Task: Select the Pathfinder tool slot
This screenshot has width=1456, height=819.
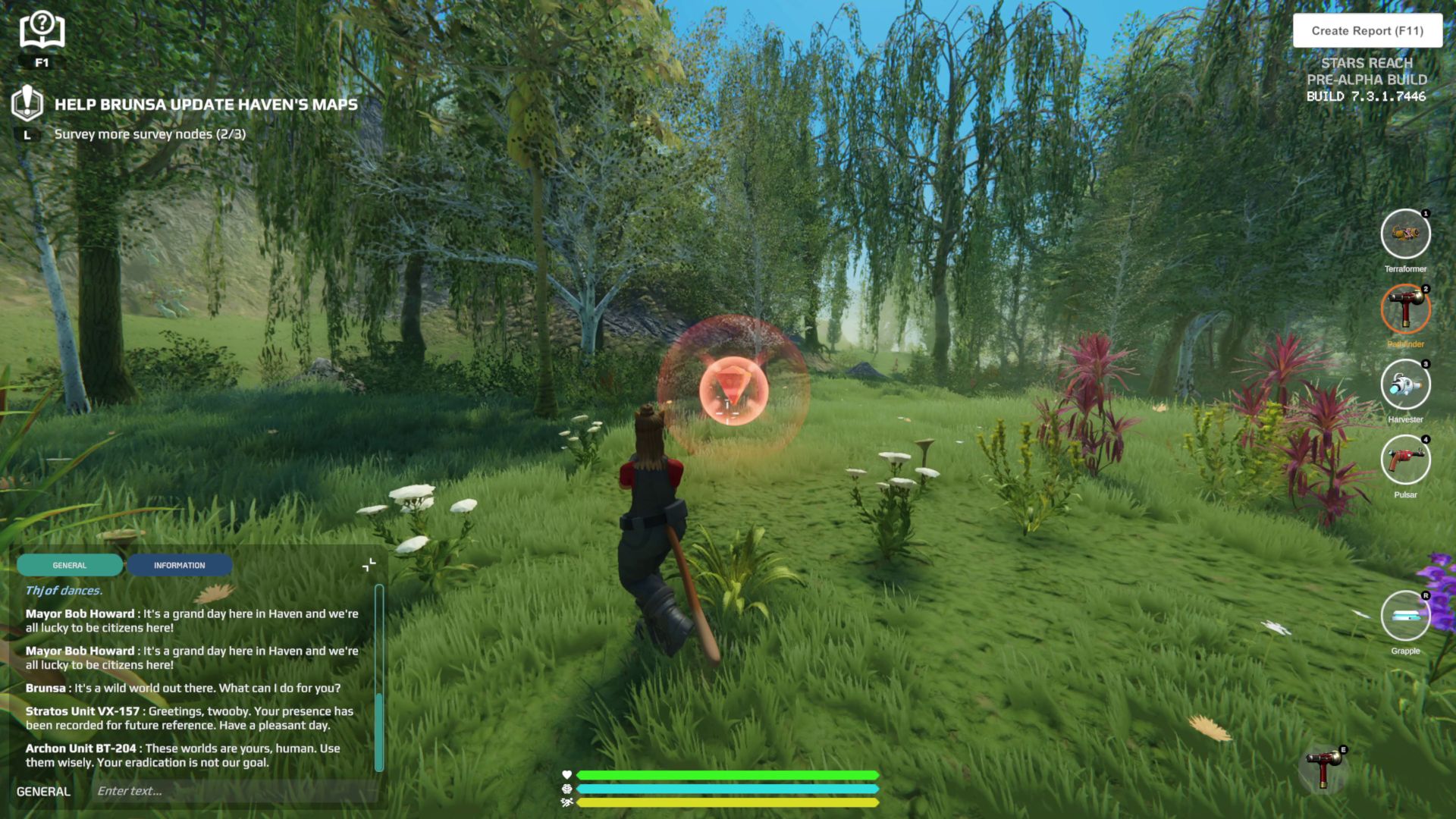Action: 1405,309
